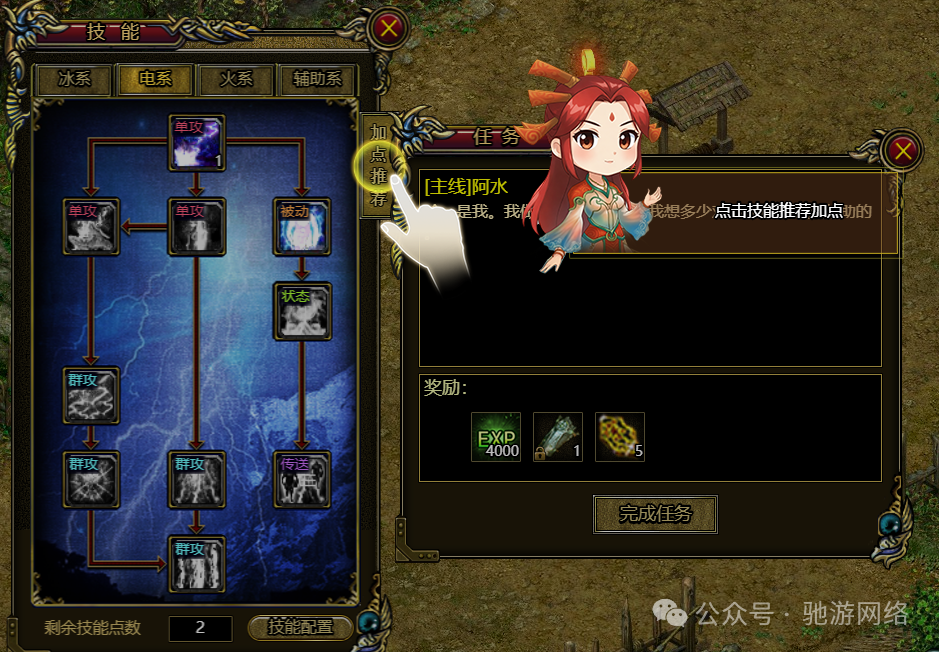Choose the 被动 passive skill icon
This screenshot has width=939, height=652.
pos(302,227)
